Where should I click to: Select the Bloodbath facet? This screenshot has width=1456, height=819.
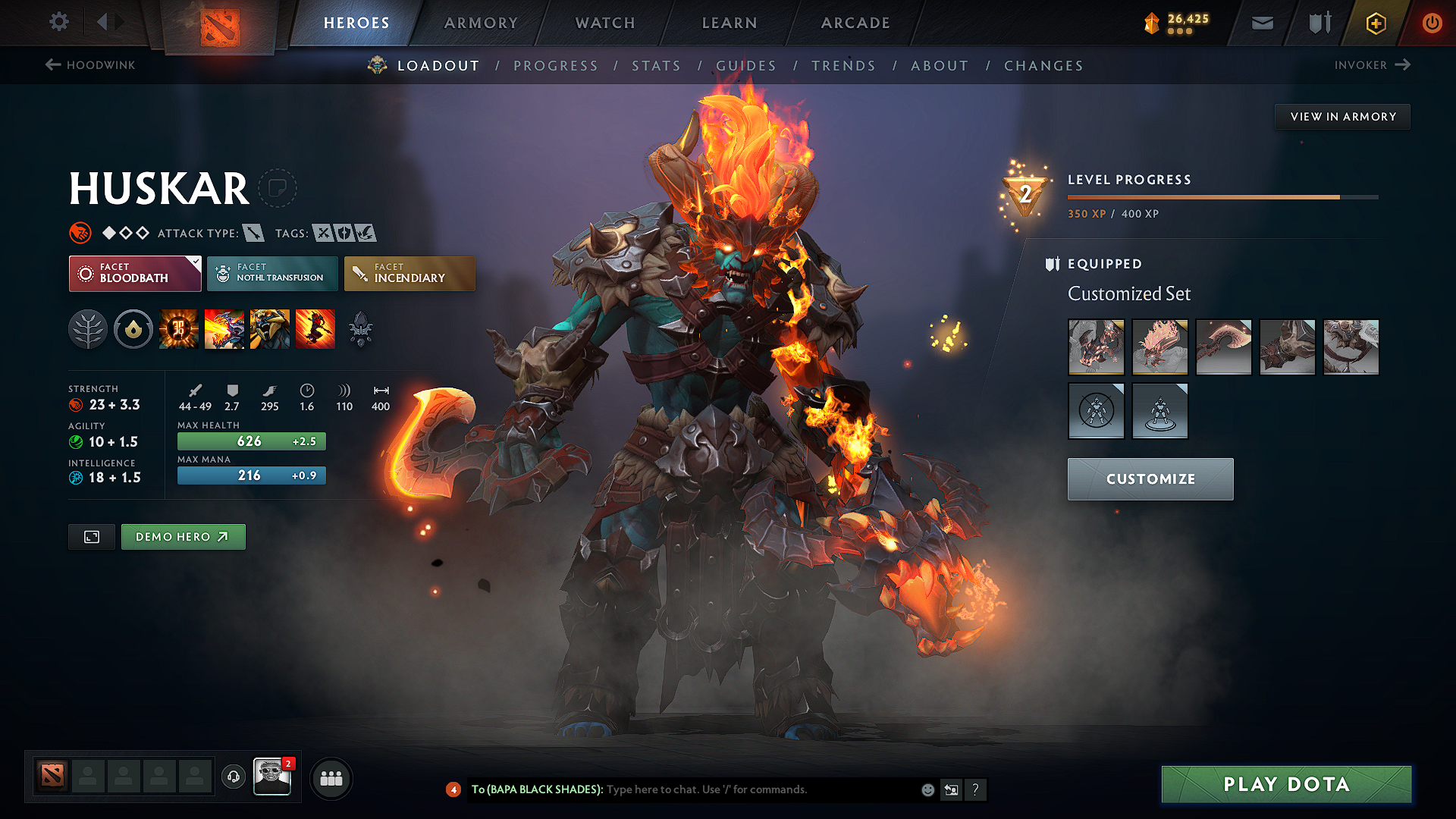134,273
